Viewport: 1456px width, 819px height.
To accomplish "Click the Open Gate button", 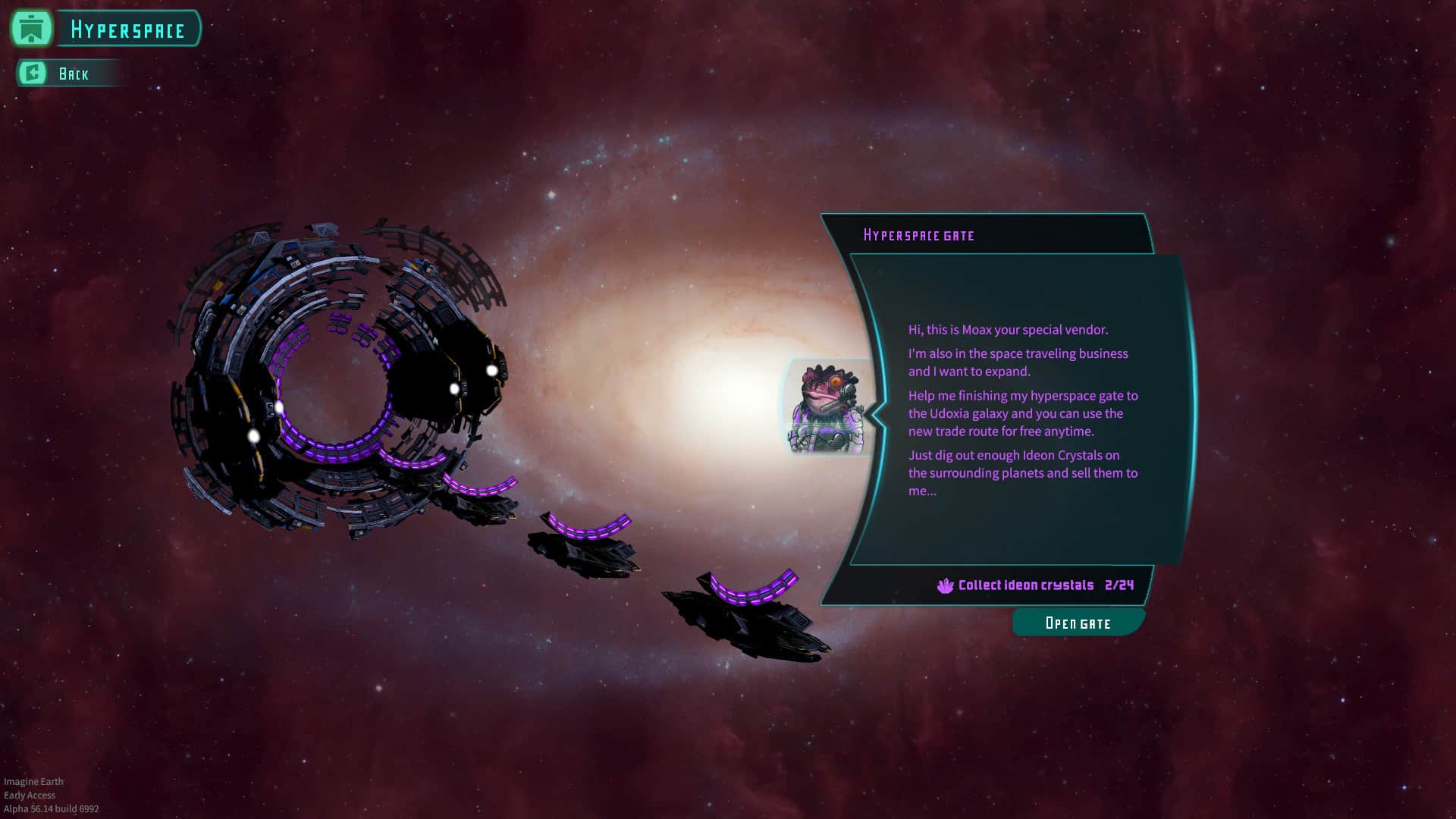I will pos(1078,623).
